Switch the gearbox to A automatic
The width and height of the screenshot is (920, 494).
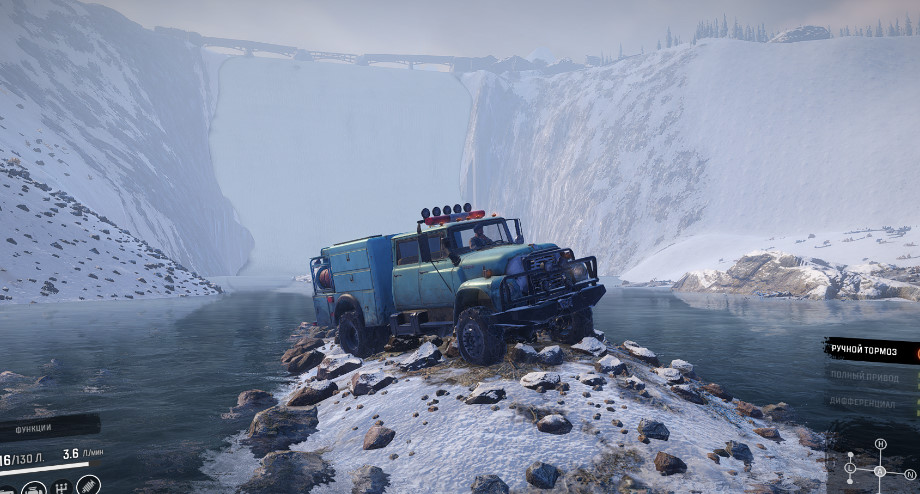[880, 472]
